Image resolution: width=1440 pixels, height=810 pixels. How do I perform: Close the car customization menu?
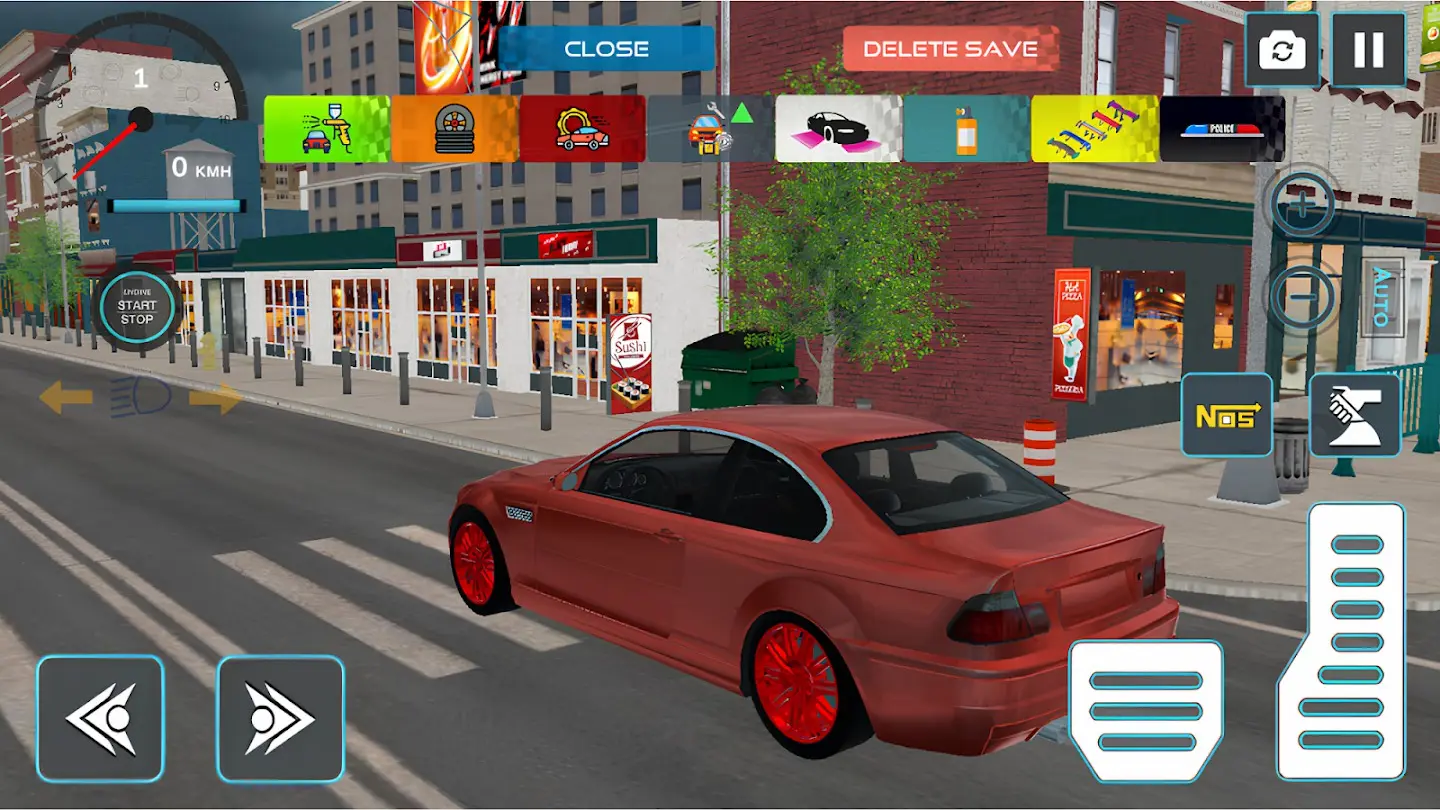coord(606,49)
